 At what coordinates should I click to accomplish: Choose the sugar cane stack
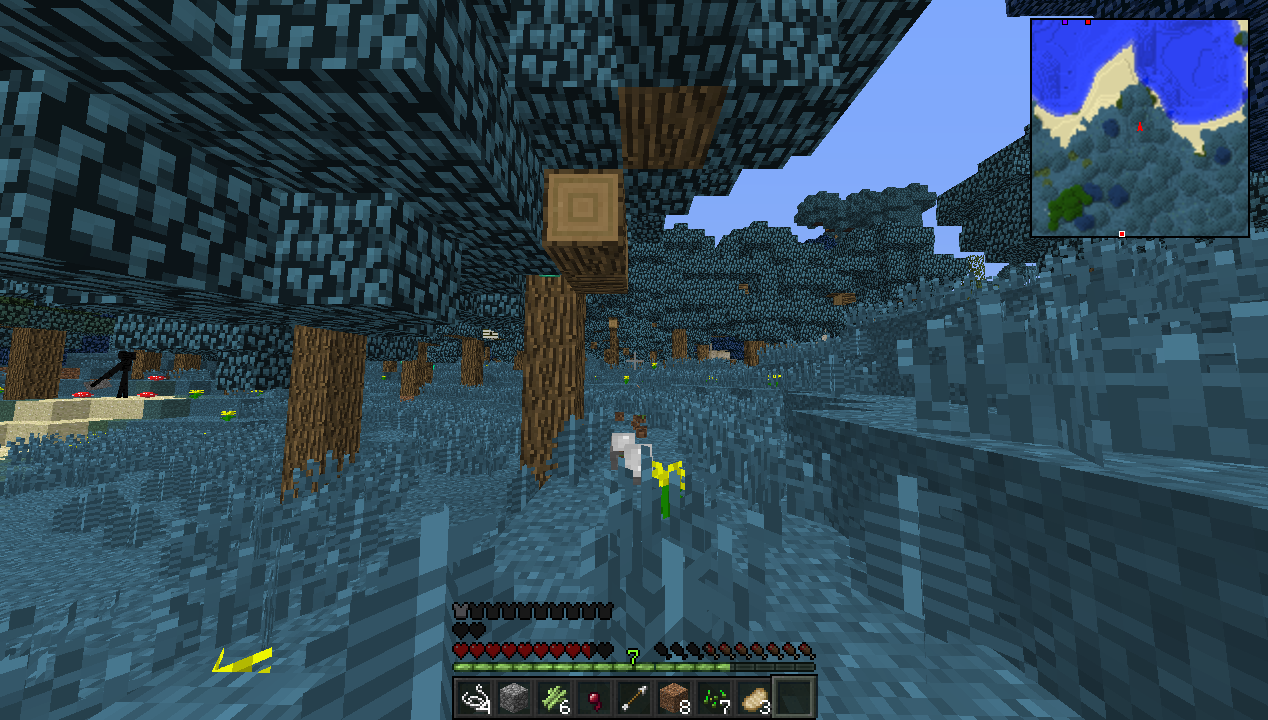(x=554, y=696)
